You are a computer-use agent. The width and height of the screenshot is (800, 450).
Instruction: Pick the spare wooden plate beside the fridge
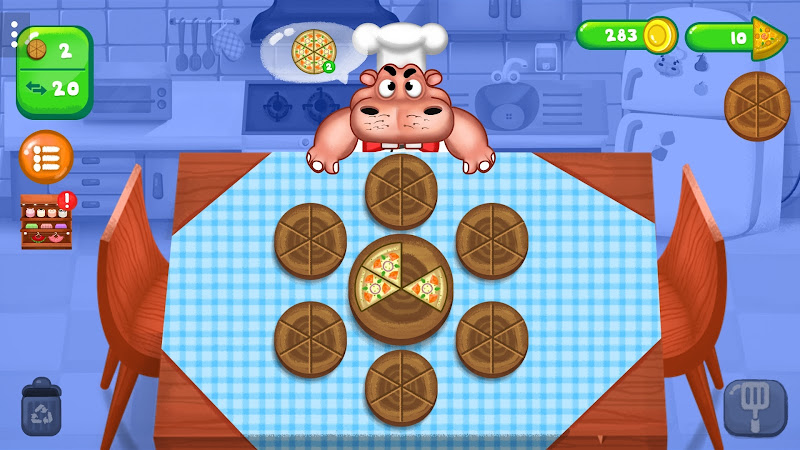[x=757, y=106]
